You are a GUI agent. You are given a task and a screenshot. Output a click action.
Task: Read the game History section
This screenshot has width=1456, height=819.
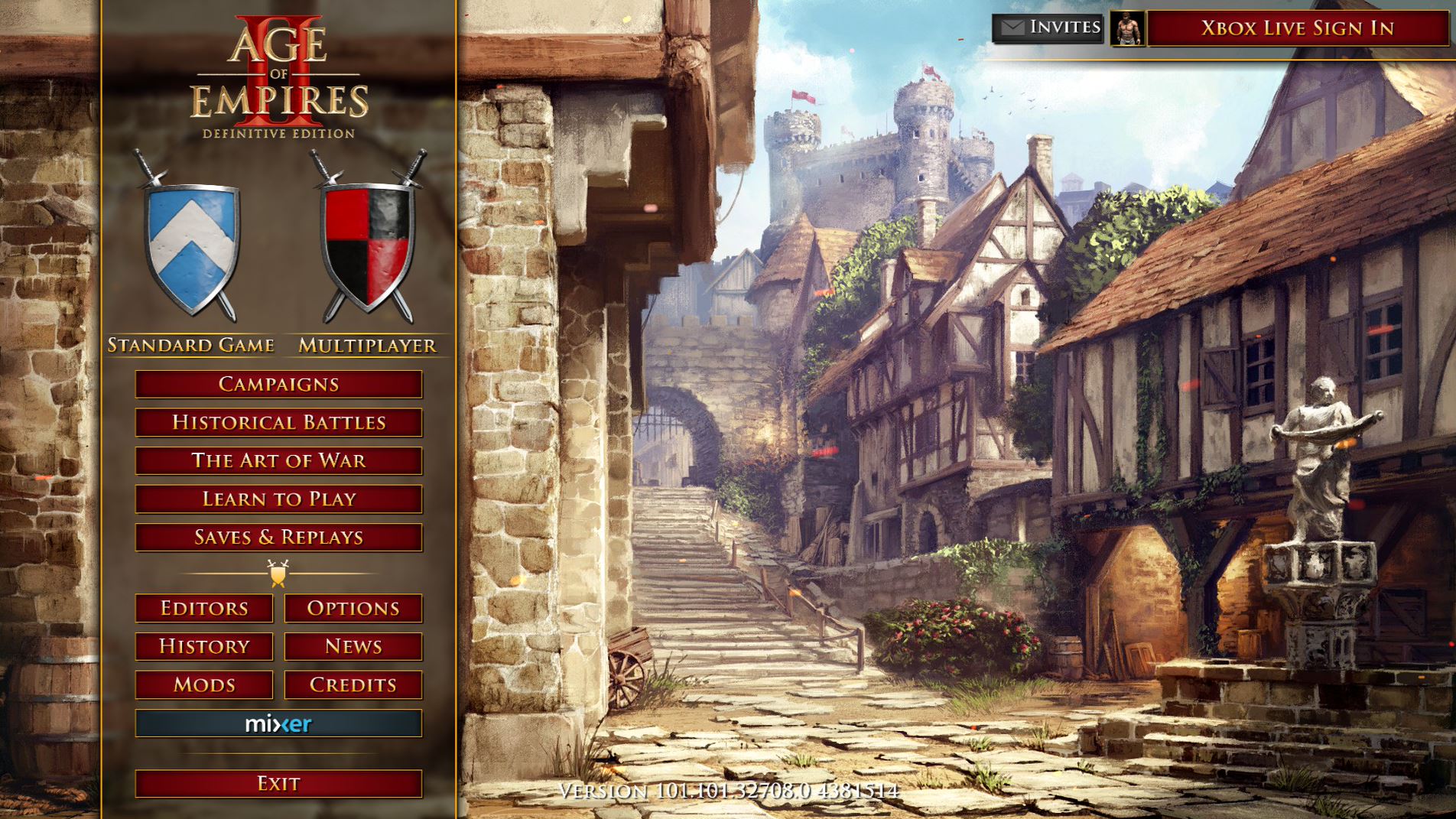[203, 647]
